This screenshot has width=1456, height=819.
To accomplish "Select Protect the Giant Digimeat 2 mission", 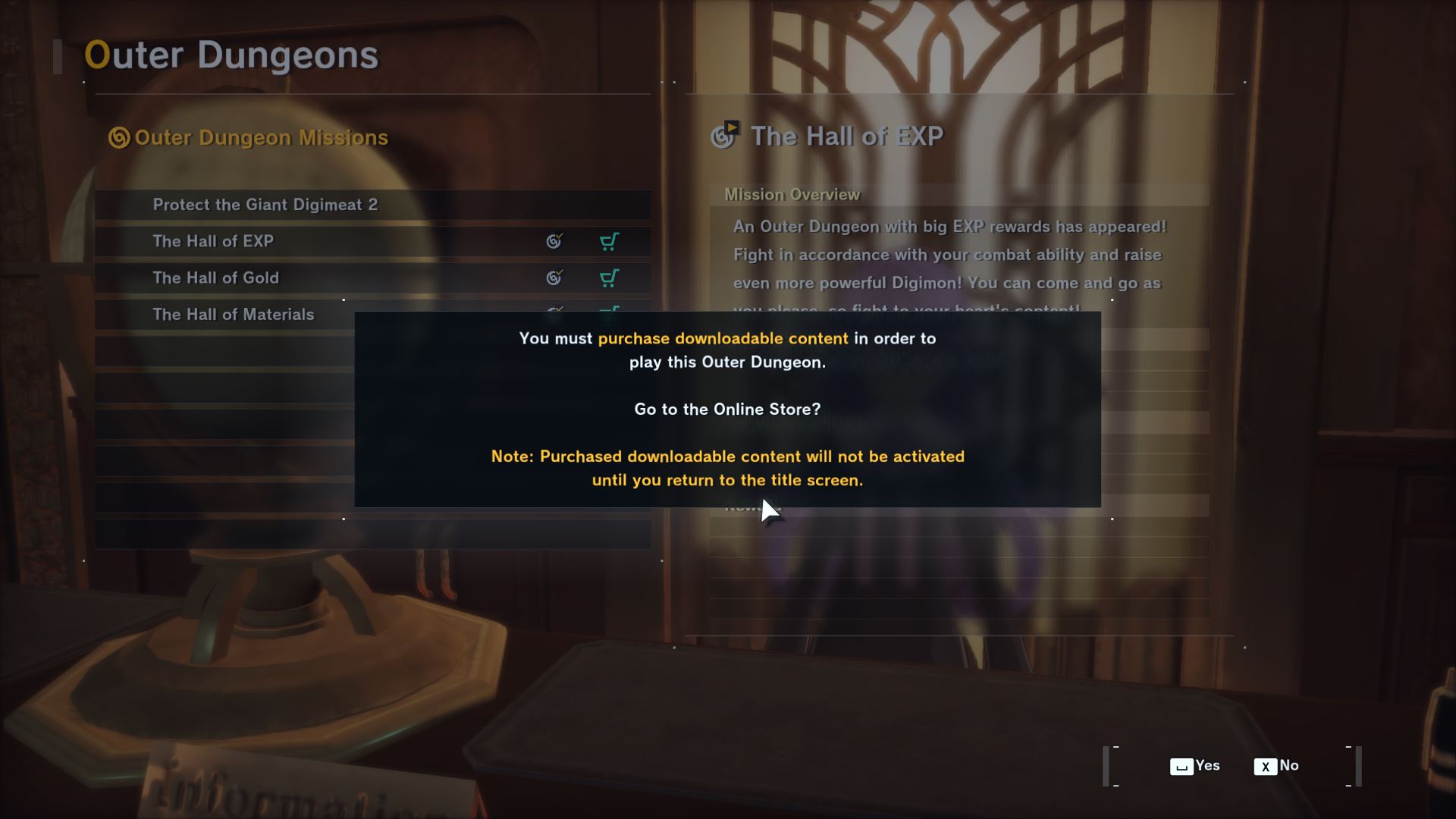I will pos(265,205).
